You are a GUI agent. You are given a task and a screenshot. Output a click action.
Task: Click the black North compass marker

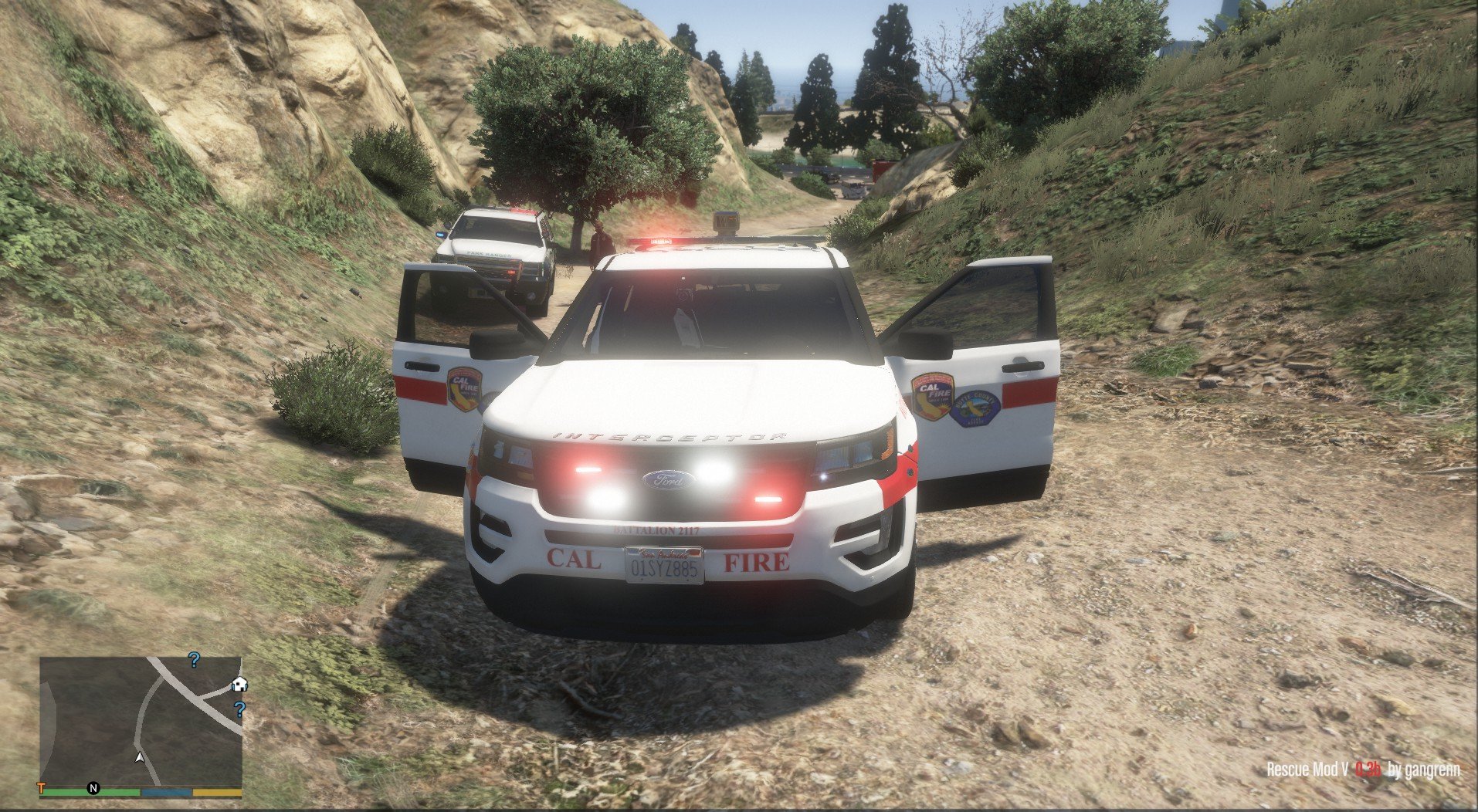pos(93,788)
